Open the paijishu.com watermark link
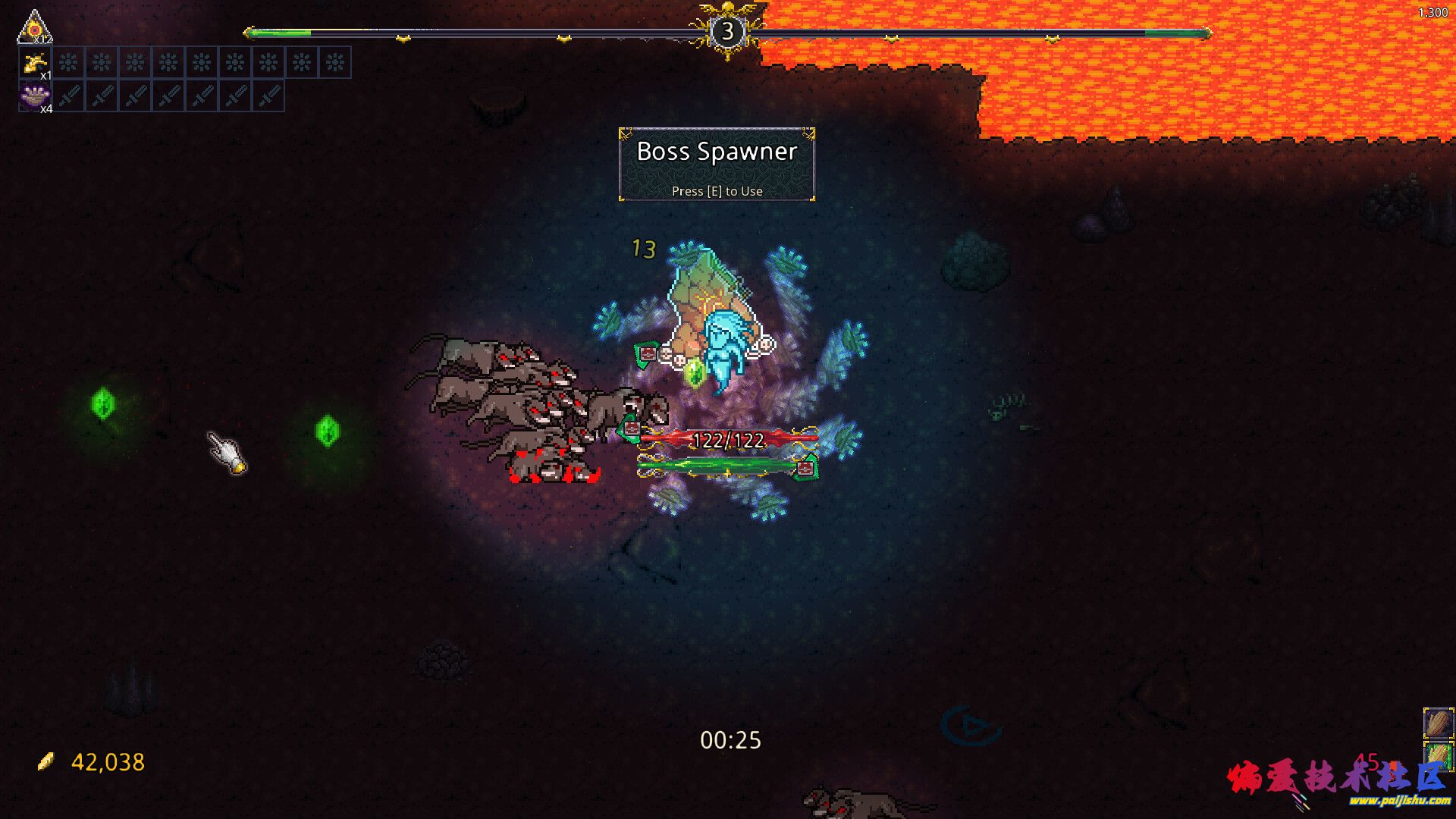 (x=1399, y=800)
